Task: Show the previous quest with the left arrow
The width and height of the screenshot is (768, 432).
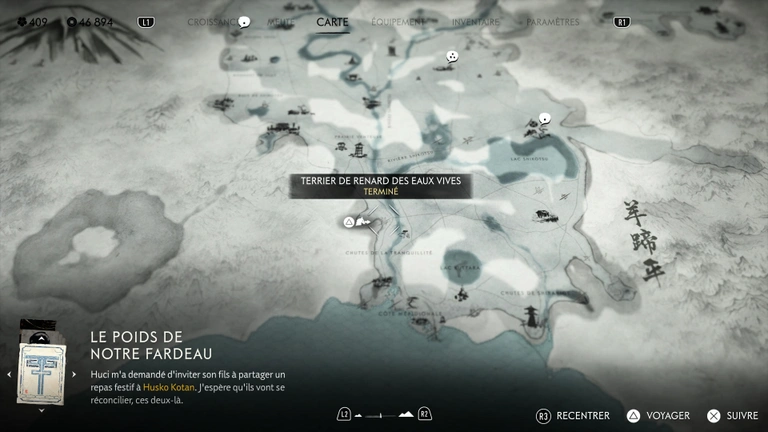Action: click(9, 374)
